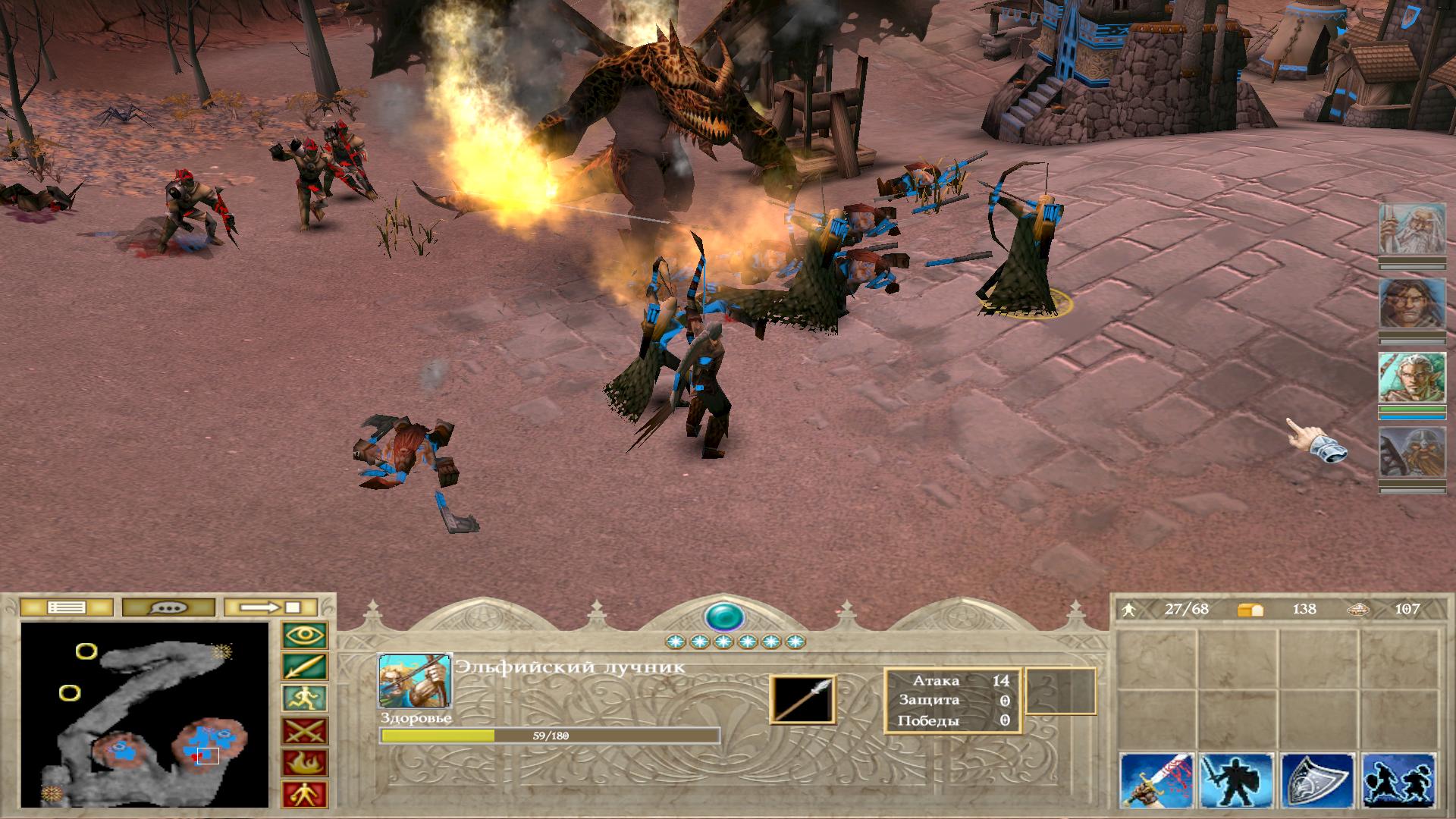Click the arrow-to-square button above minimap
This screenshot has height=819, width=1456.
coord(271,607)
